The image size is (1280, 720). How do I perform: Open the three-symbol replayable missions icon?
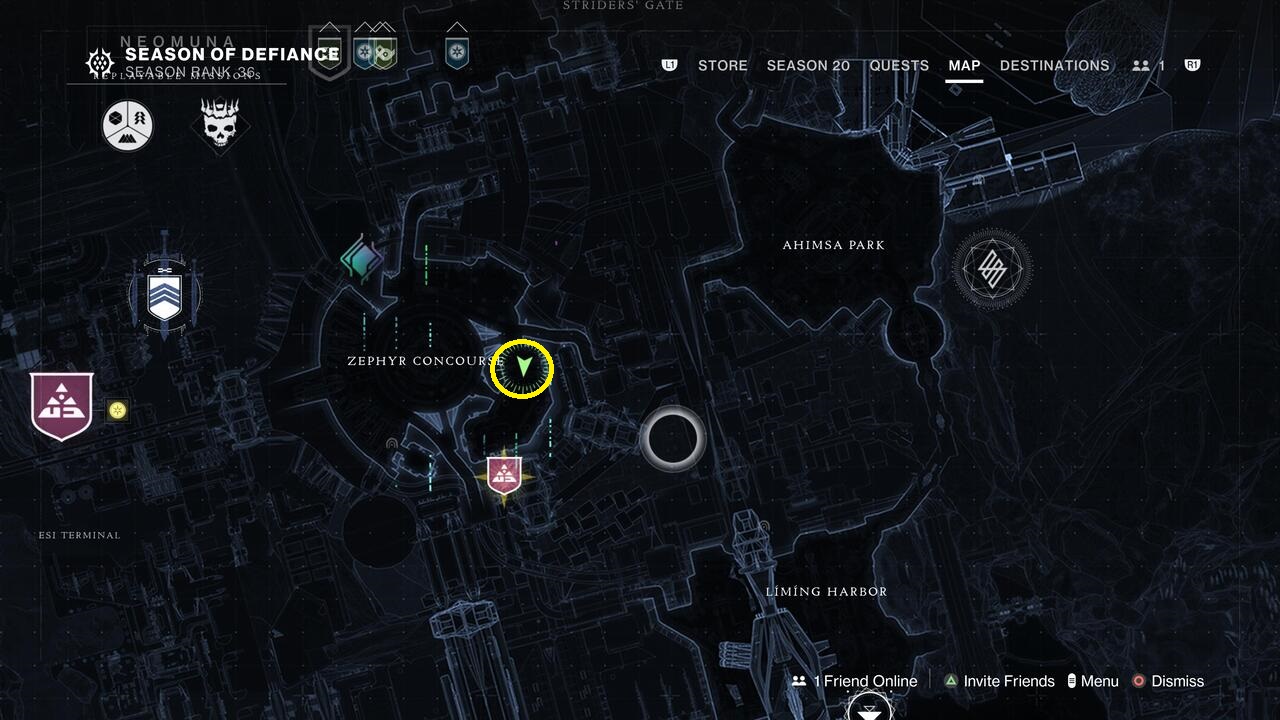click(126, 124)
